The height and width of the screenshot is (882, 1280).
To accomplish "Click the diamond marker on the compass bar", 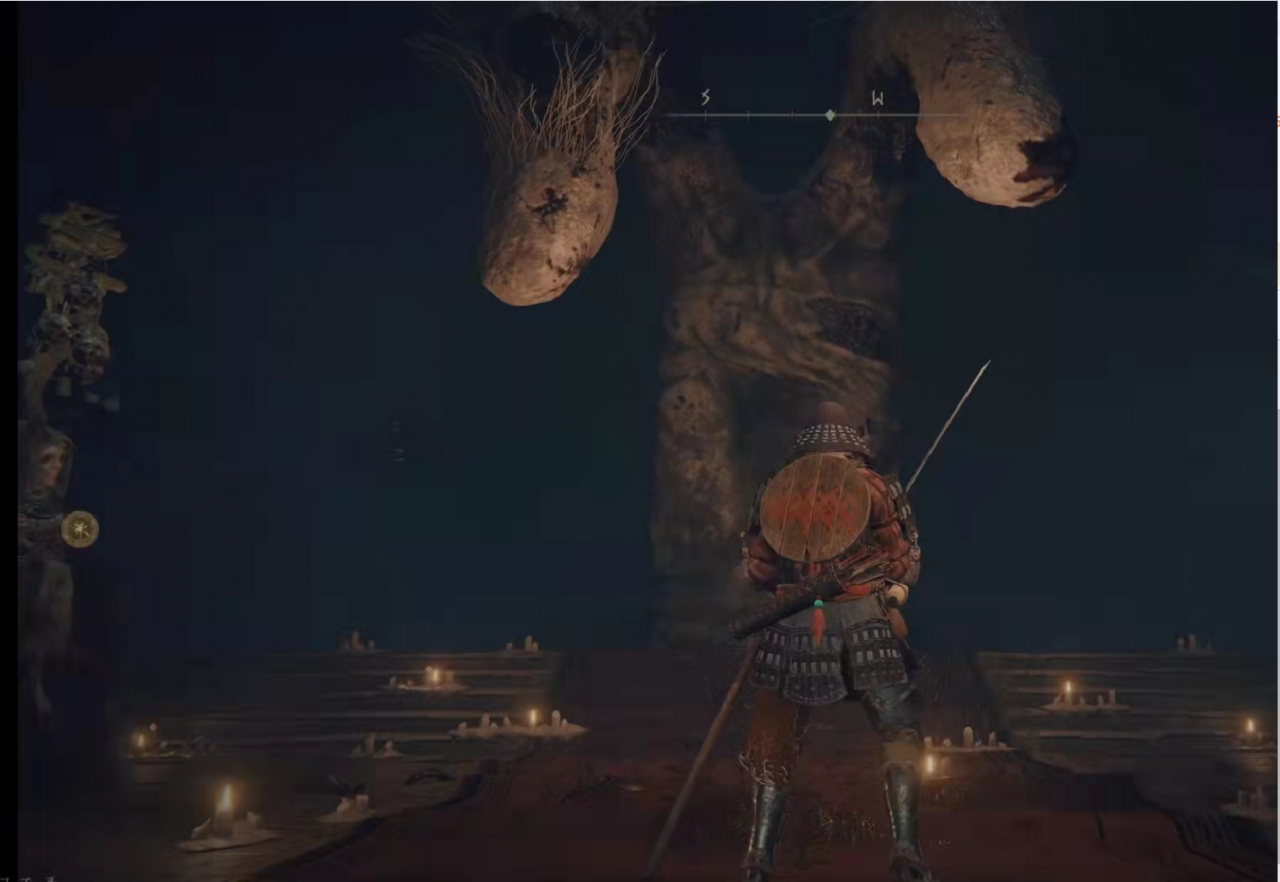I will (830, 115).
